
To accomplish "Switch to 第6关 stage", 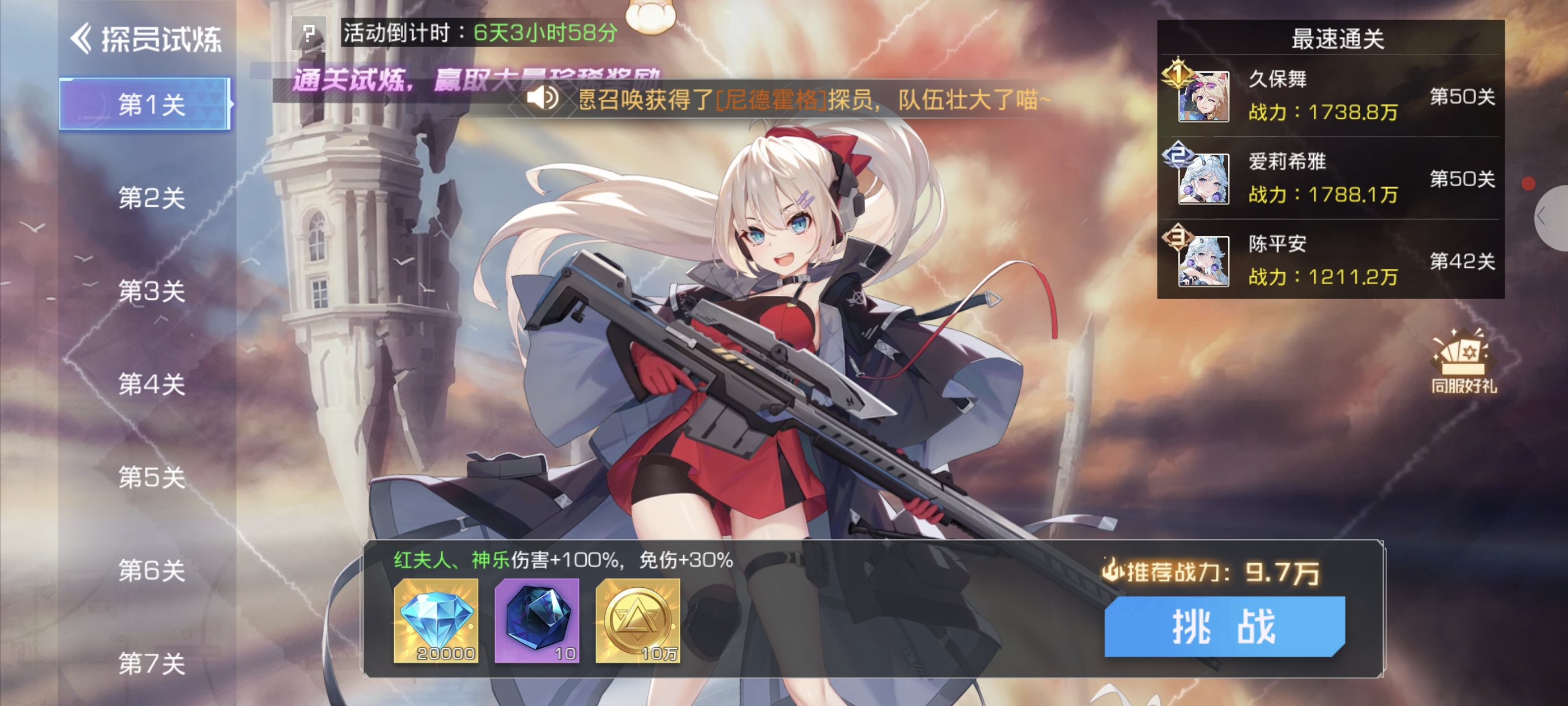I will tap(151, 571).
